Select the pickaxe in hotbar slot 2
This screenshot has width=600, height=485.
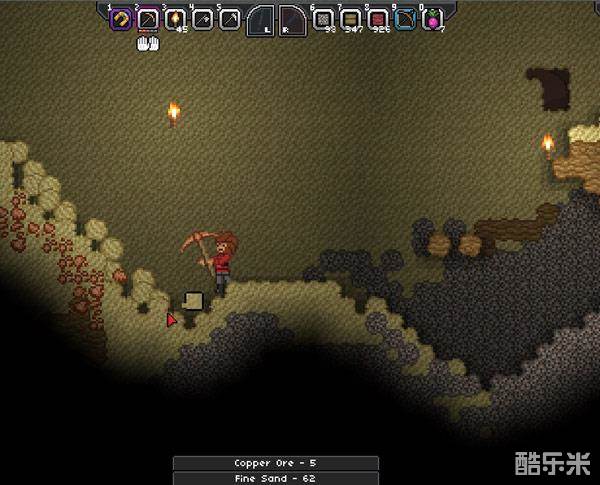click(x=147, y=18)
